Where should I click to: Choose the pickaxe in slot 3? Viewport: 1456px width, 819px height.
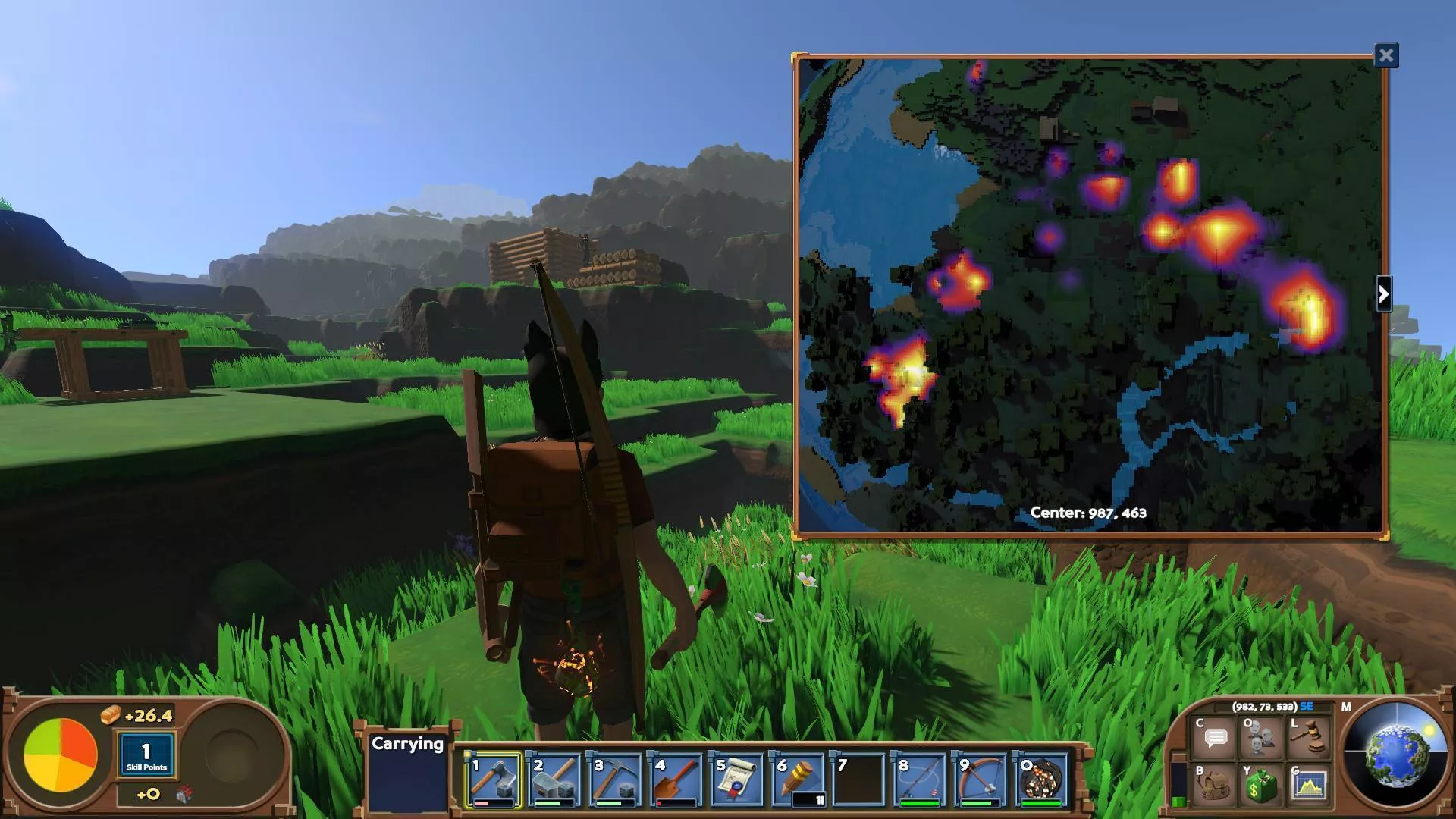pos(615,780)
